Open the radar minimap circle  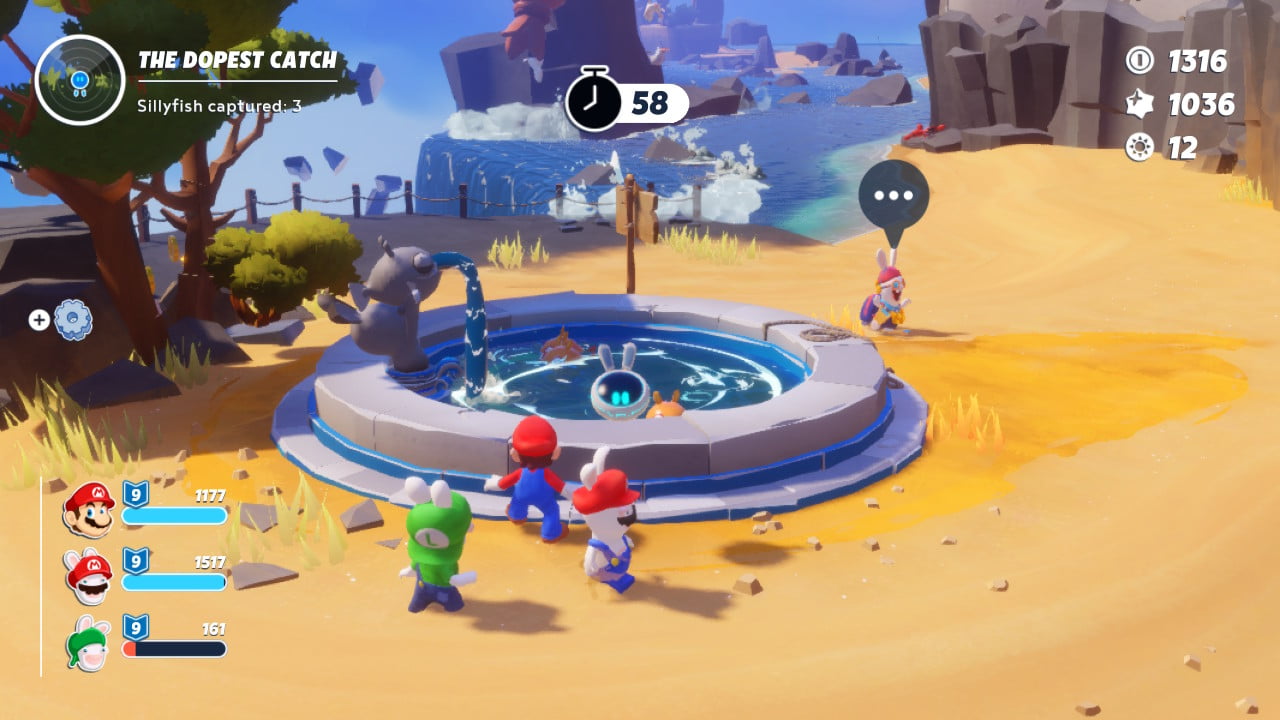click(x=80, y=80)
